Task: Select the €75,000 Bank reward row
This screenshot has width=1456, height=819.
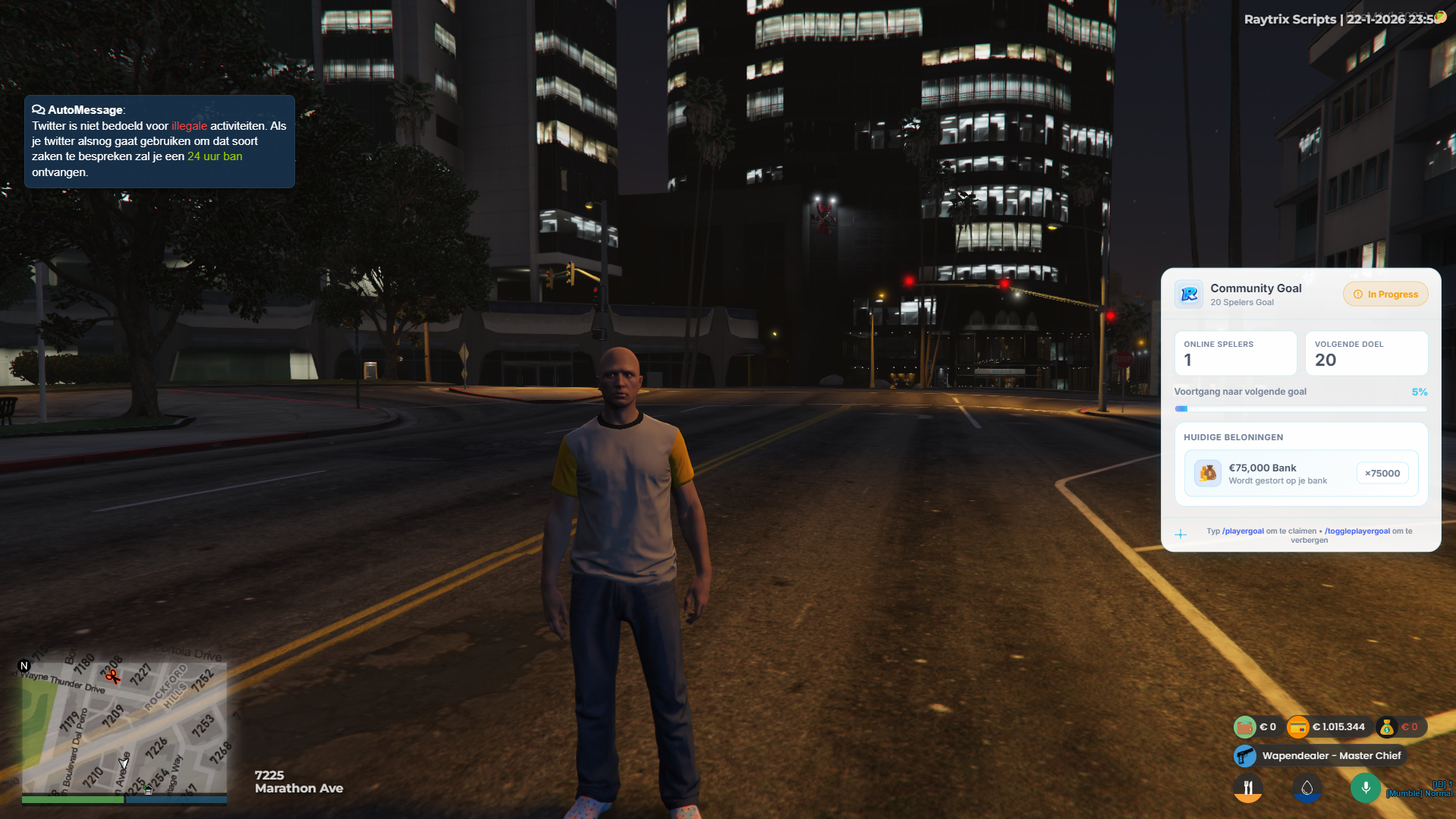Action: pyautogui.click(x=1300, y=474)
